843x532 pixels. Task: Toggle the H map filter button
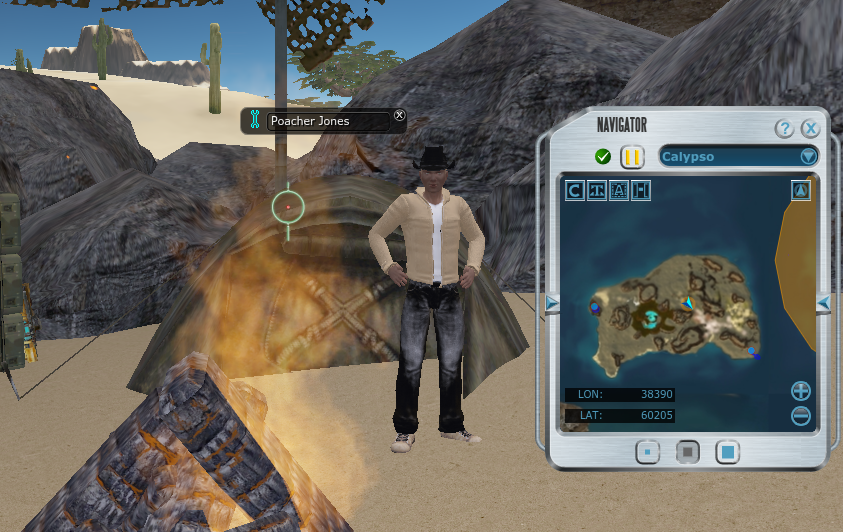coord(641,190)
